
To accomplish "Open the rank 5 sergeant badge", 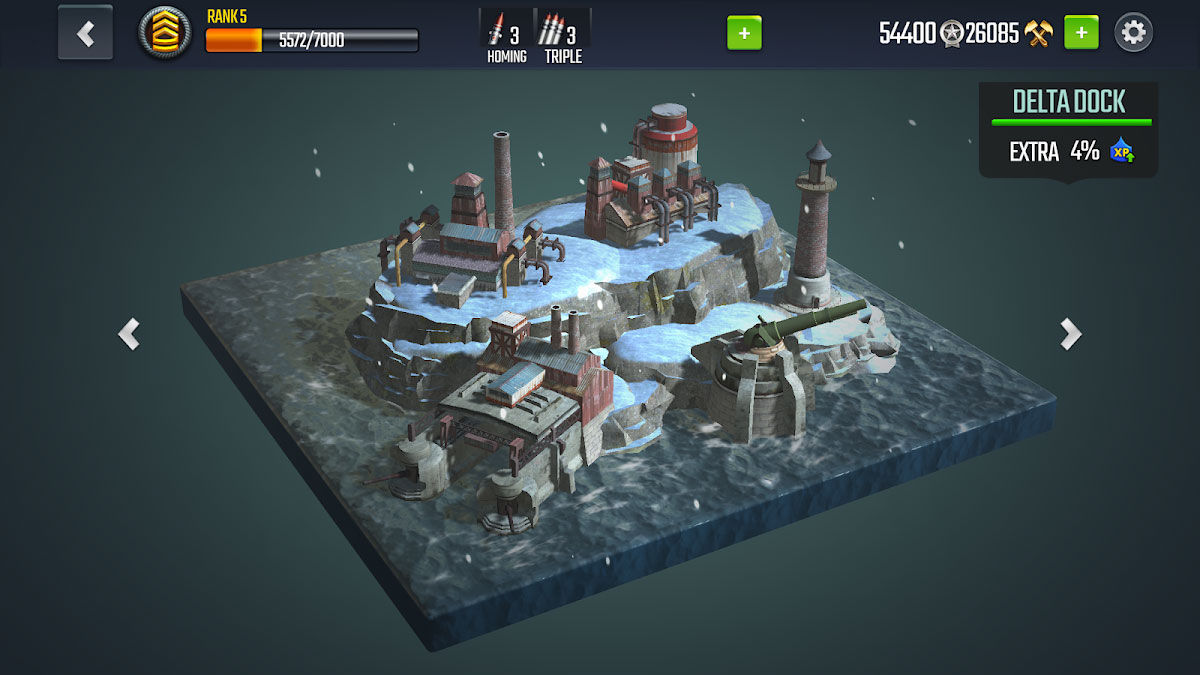I will coord(165,33).
